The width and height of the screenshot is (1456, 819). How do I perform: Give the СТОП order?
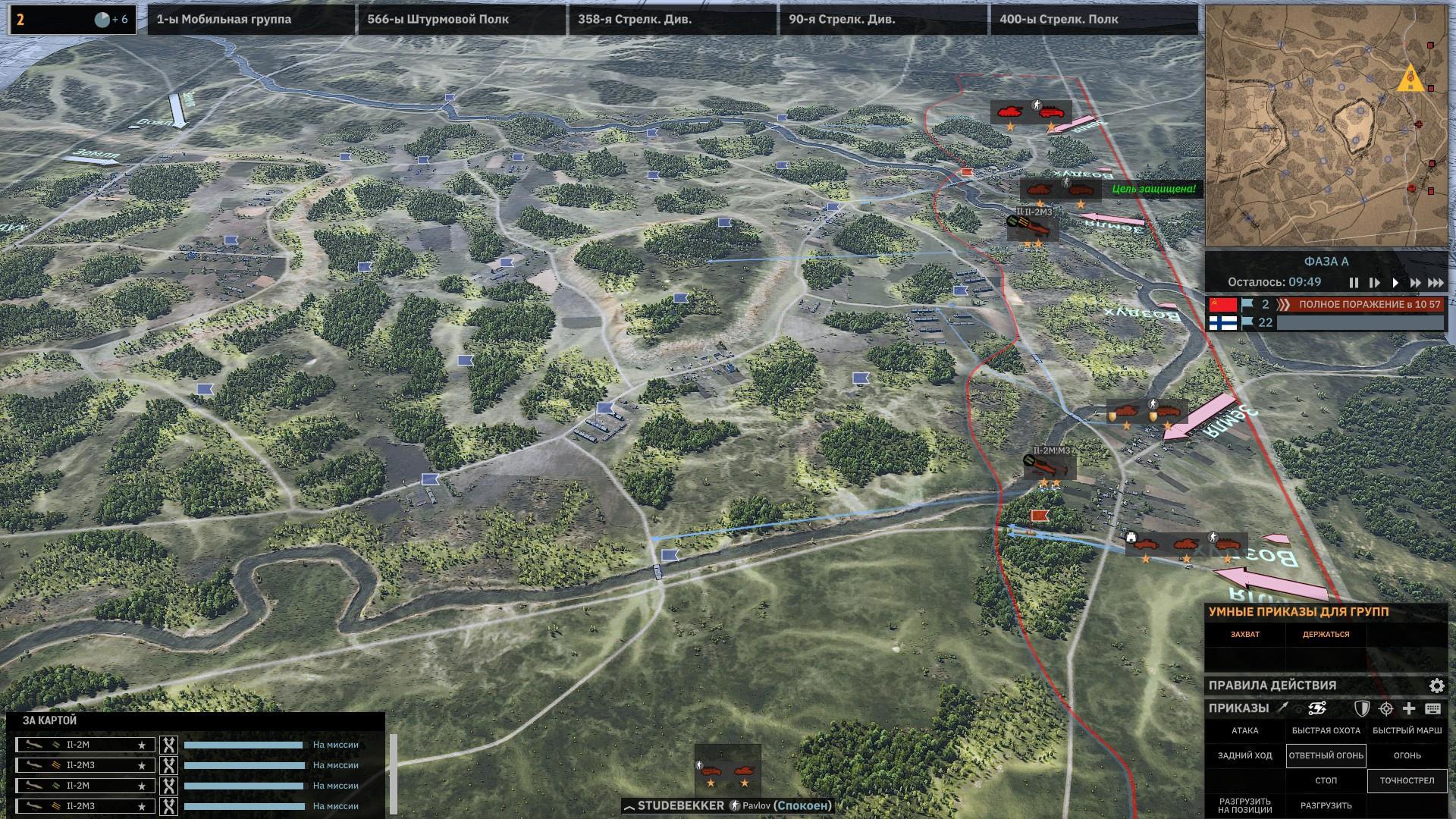click(x=1326, y=780)
